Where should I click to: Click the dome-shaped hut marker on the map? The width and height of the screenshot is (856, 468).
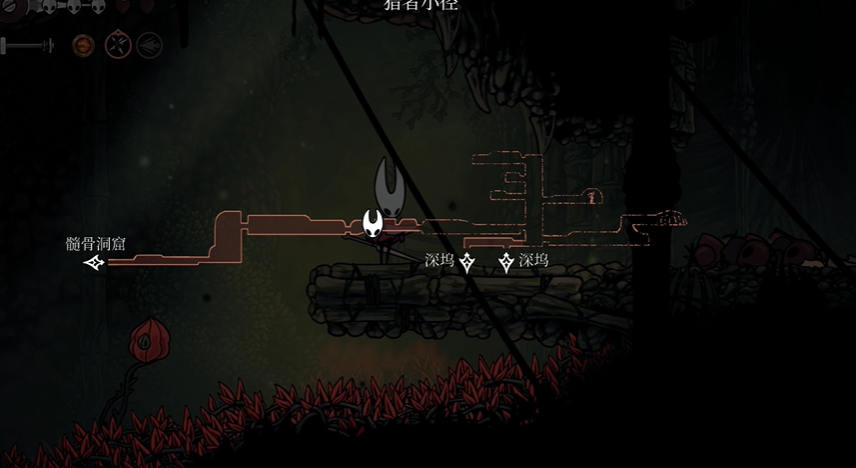672,218
